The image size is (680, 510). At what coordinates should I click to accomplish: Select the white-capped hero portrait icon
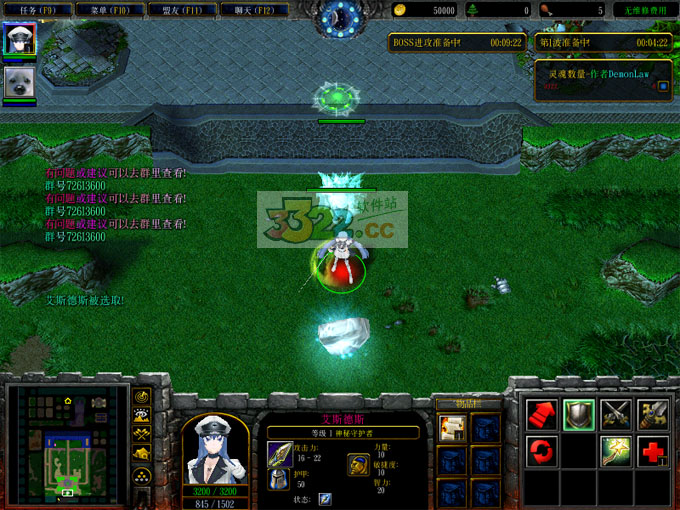click(x=19, y=41)
